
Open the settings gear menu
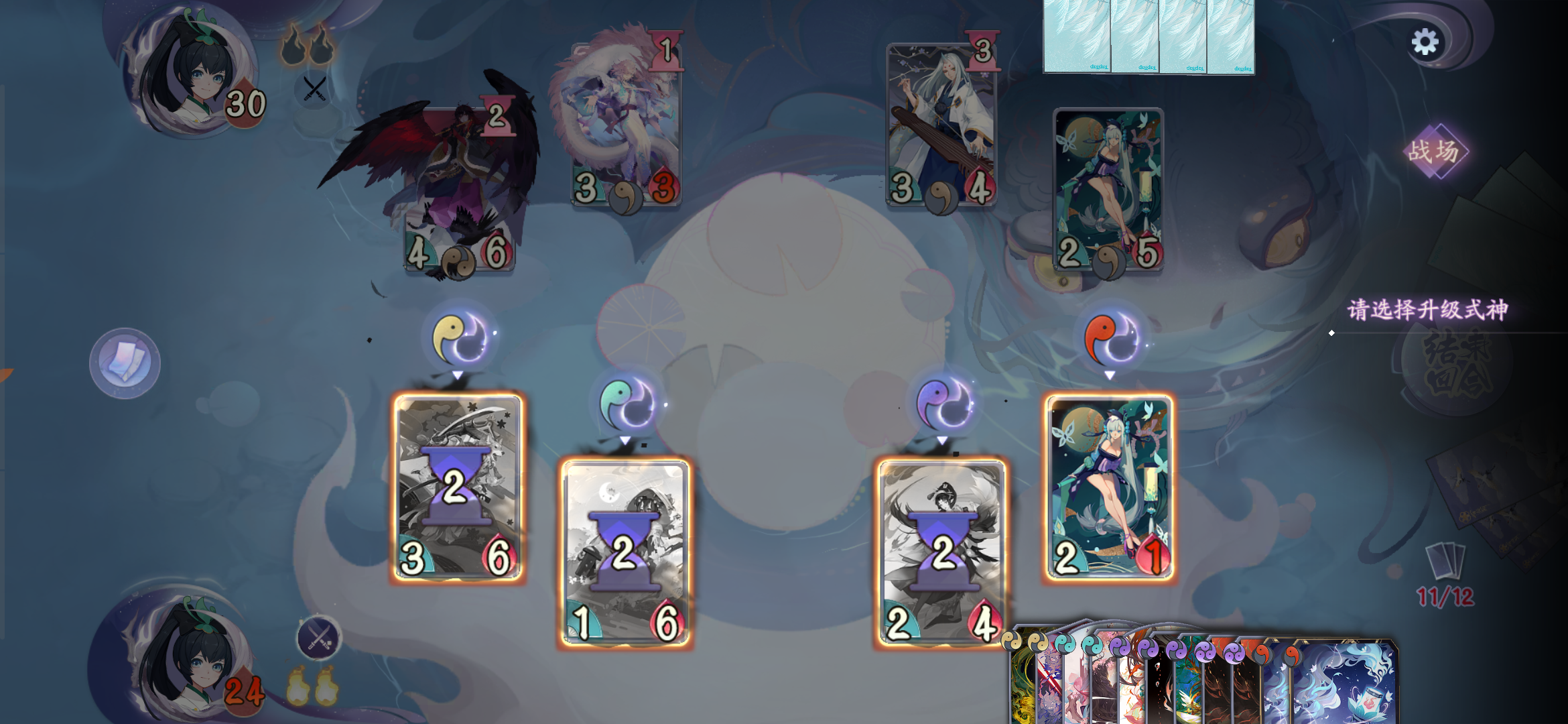point(1425,42)
